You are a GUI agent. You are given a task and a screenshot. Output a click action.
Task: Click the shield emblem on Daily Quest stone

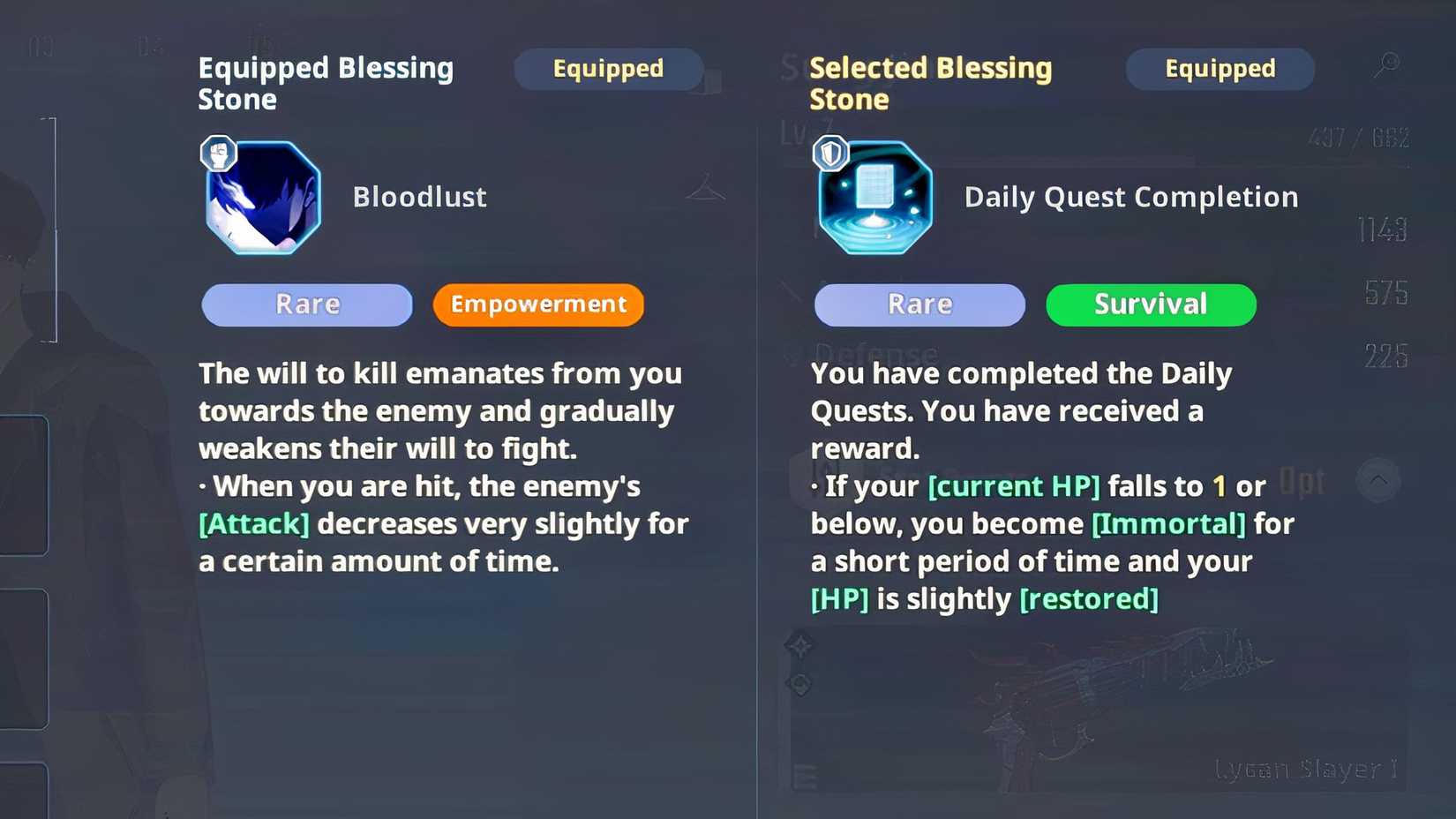(829, 152)
